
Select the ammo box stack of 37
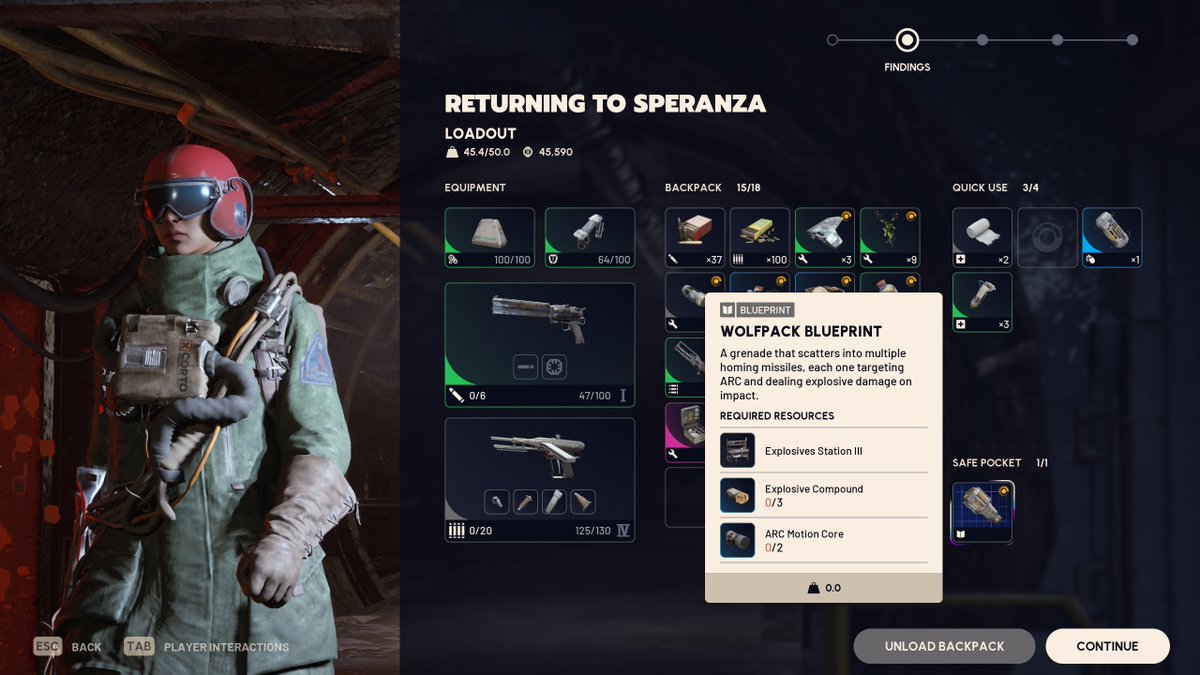pyautogui.click(x=695, y=237)
